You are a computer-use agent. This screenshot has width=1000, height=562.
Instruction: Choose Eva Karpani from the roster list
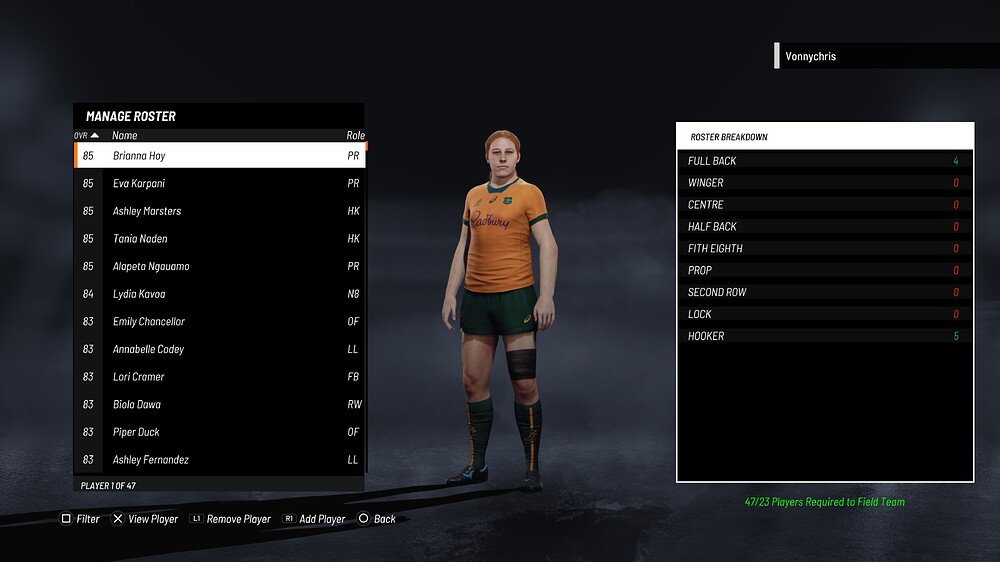(x=219, y=184)
